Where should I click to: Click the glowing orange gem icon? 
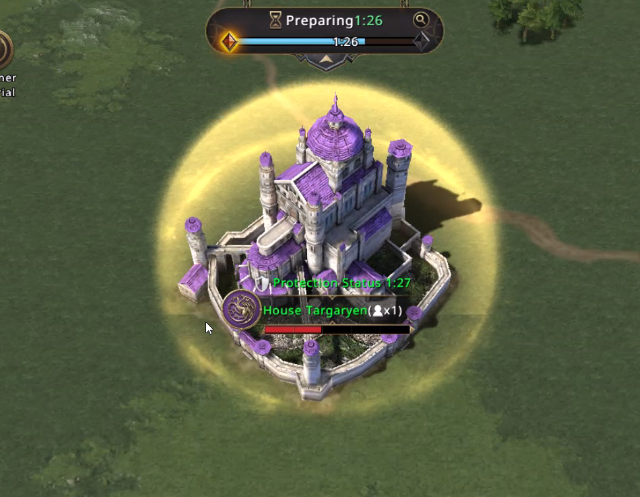228,42
